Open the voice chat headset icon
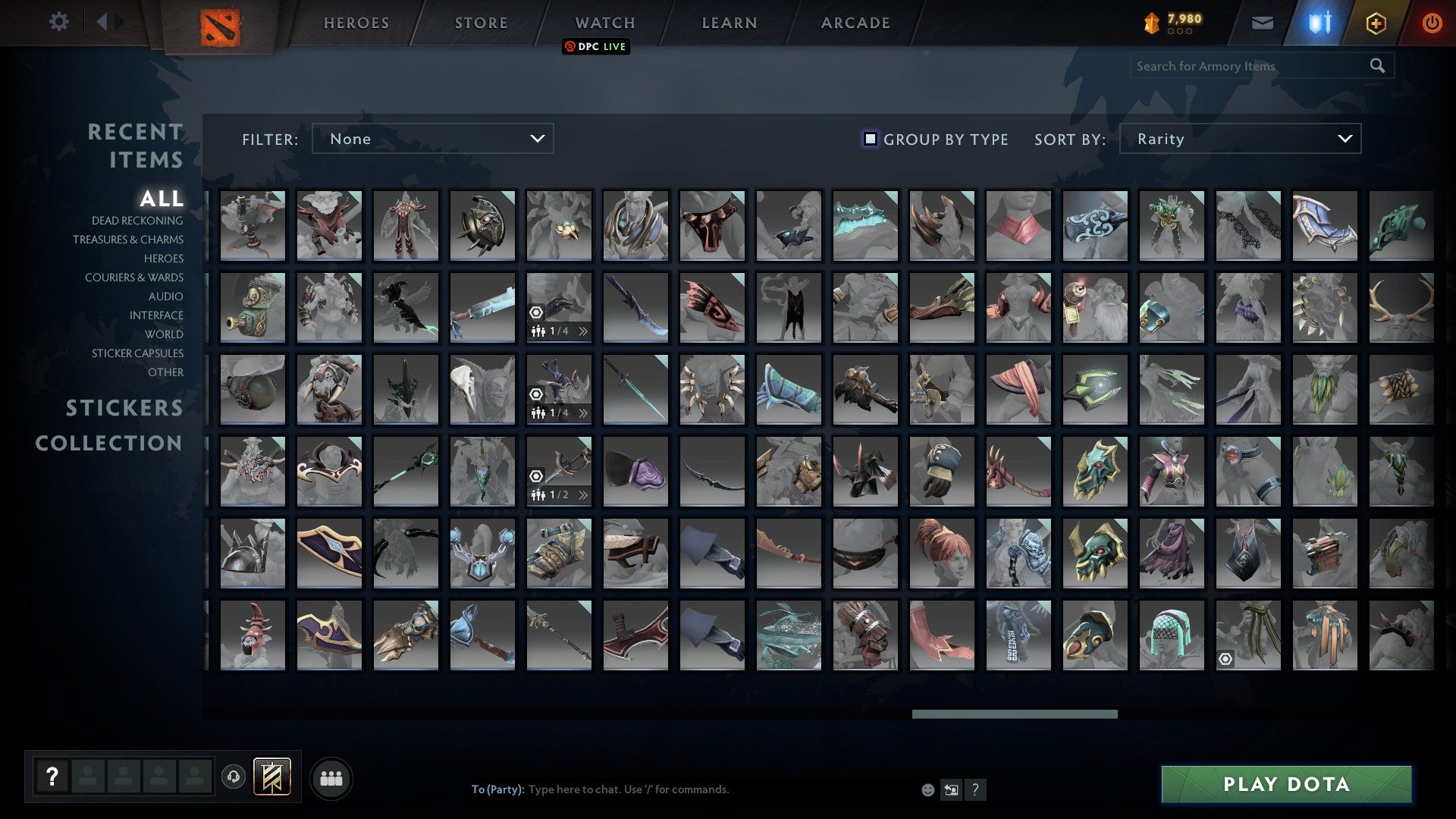This screenshot has width=1456, height=819. 233,777
